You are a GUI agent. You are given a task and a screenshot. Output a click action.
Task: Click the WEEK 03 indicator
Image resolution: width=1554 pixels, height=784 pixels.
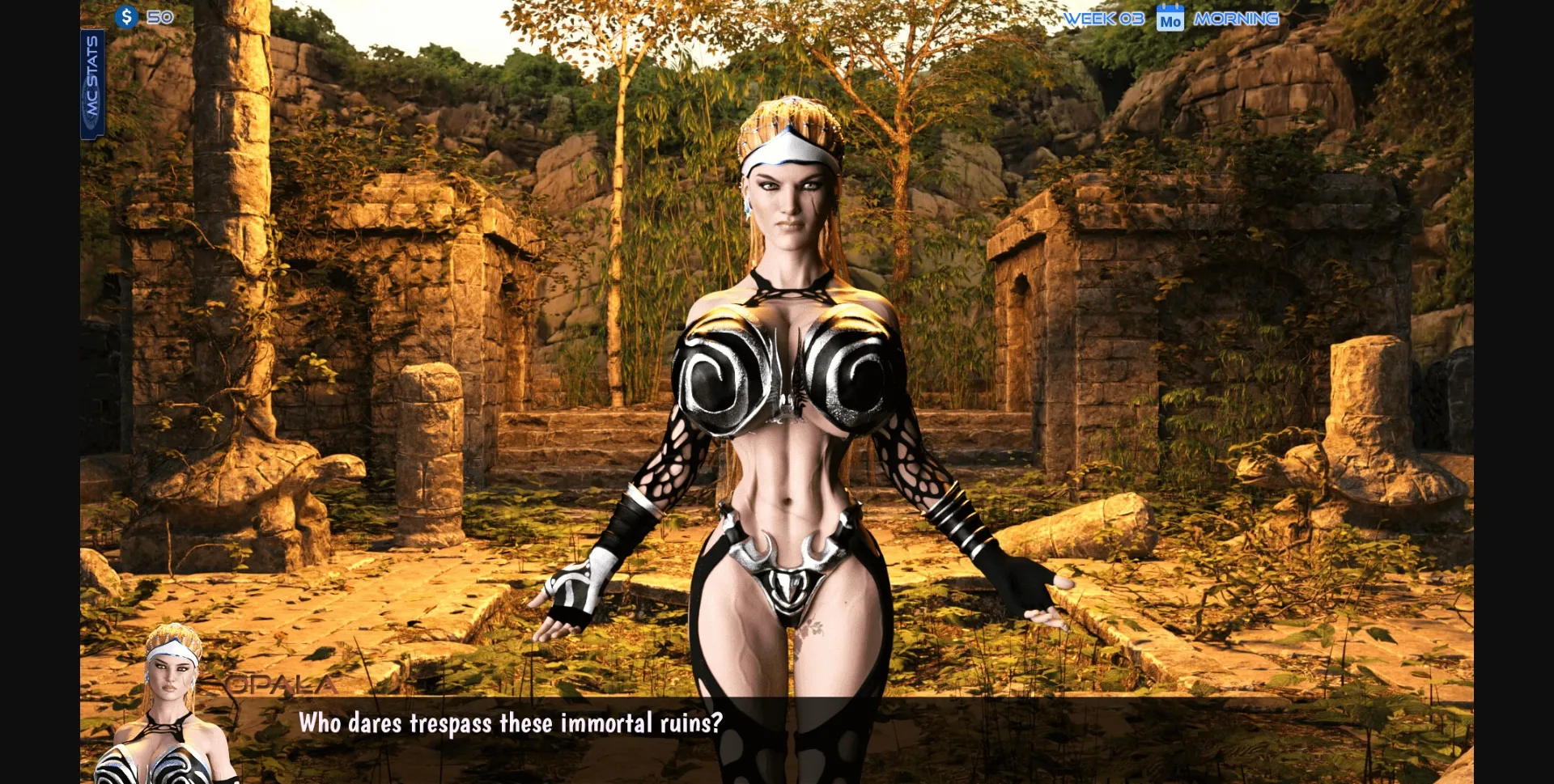point(1102,18)
